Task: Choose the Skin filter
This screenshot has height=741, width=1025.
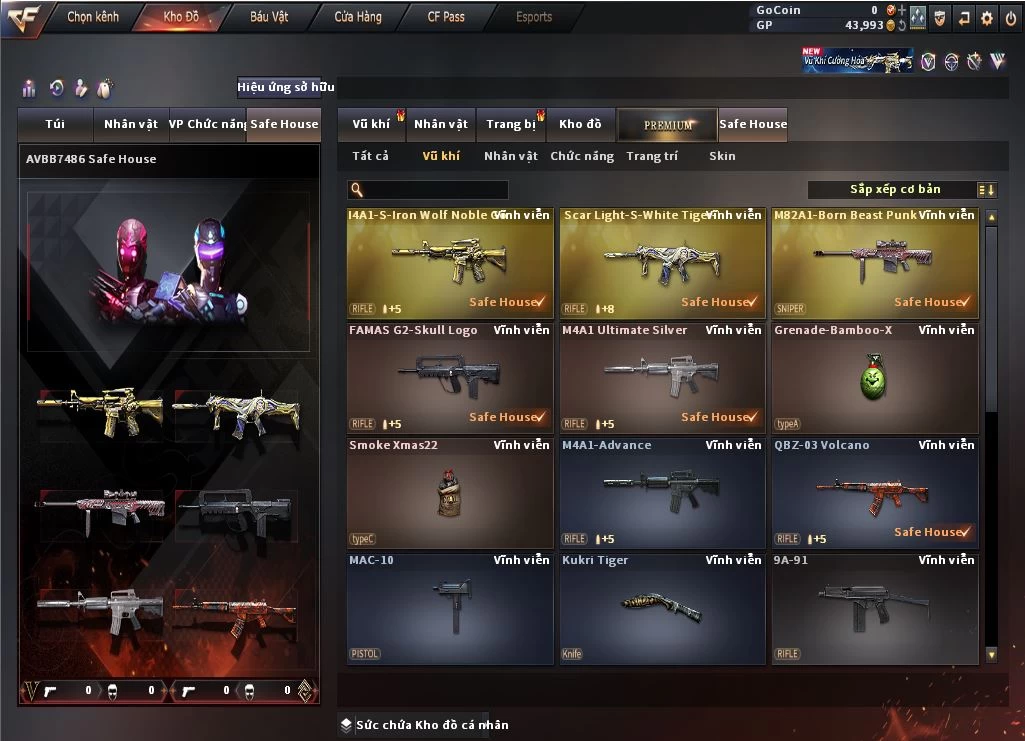Action: click(x=722, y=156)
